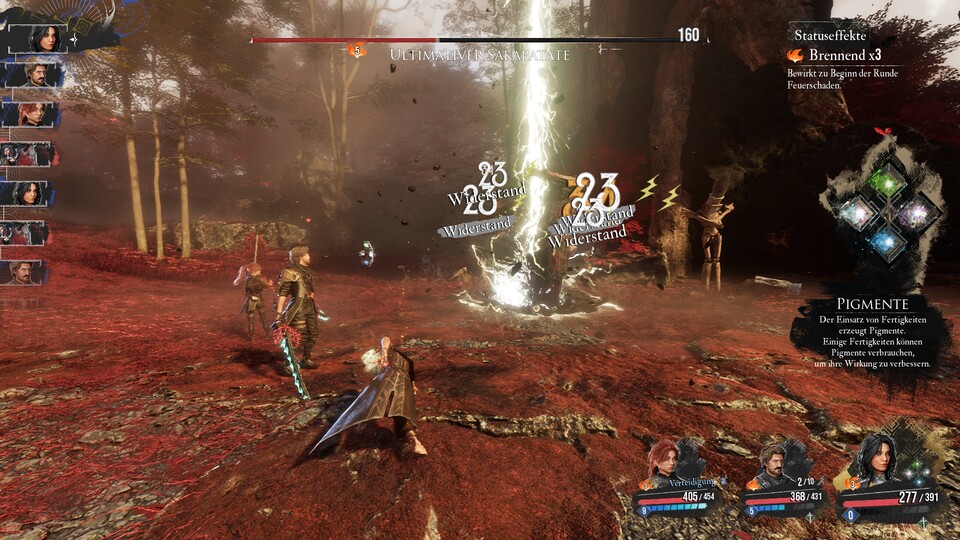Click the purple pigment gem
Image resolution: width=960 pixels, height=540 pixels.
coord(916,212)
